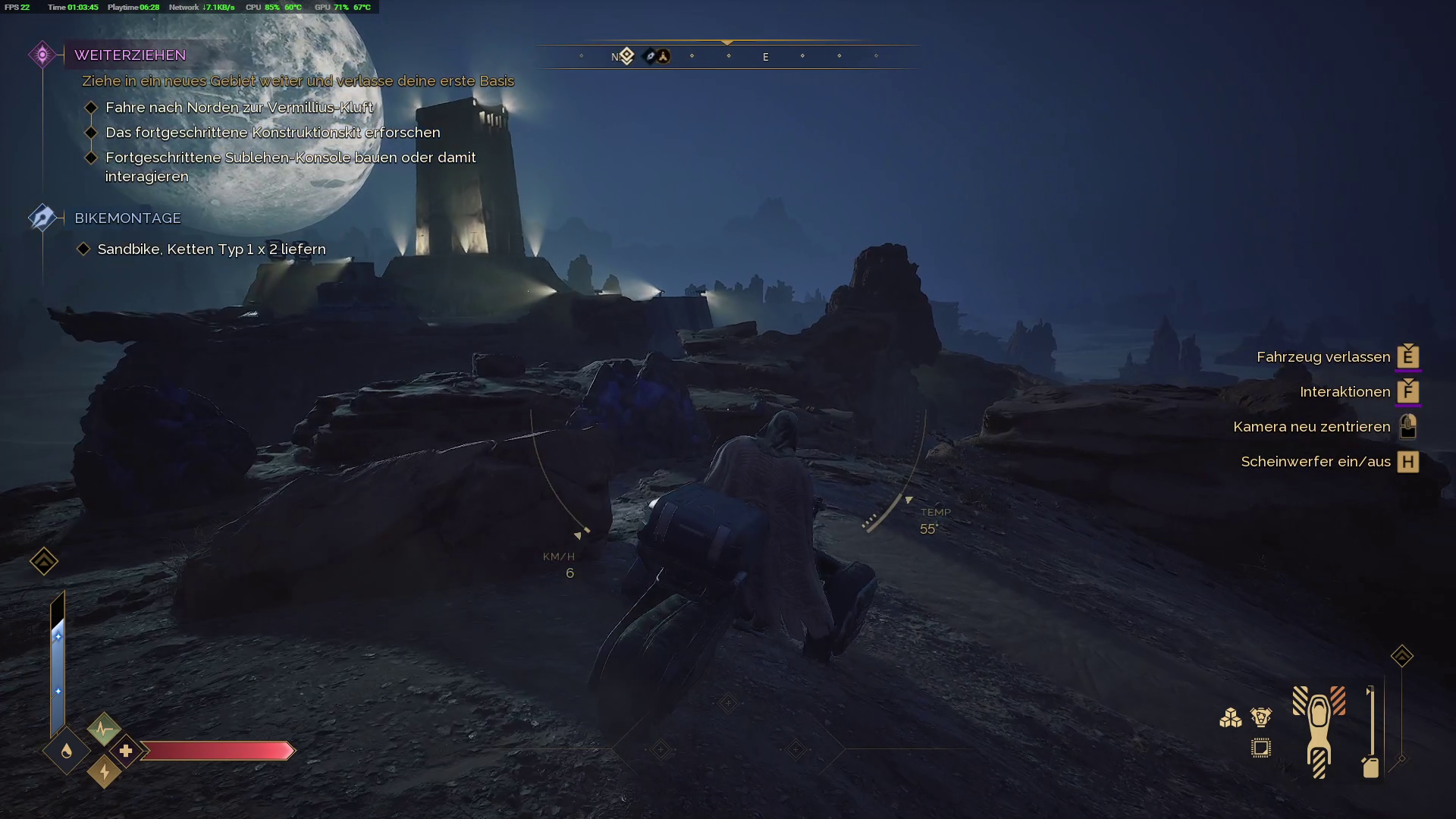
Task: Select objective 'Das fortgeschrittene Konstruktionskit erforschen'
Action: (x=272, y=133)
